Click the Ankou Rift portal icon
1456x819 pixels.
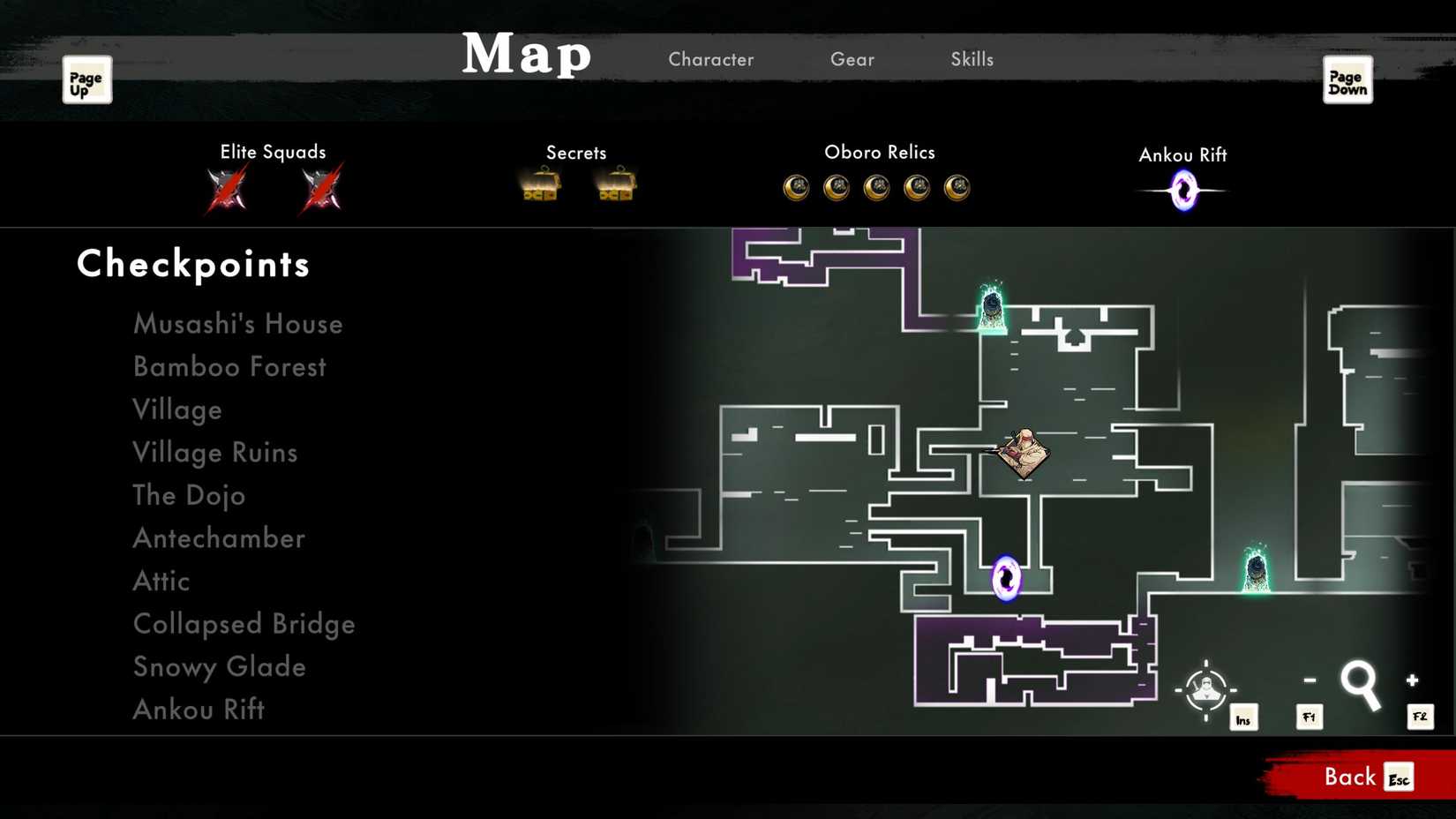(x=1182, y=188)
